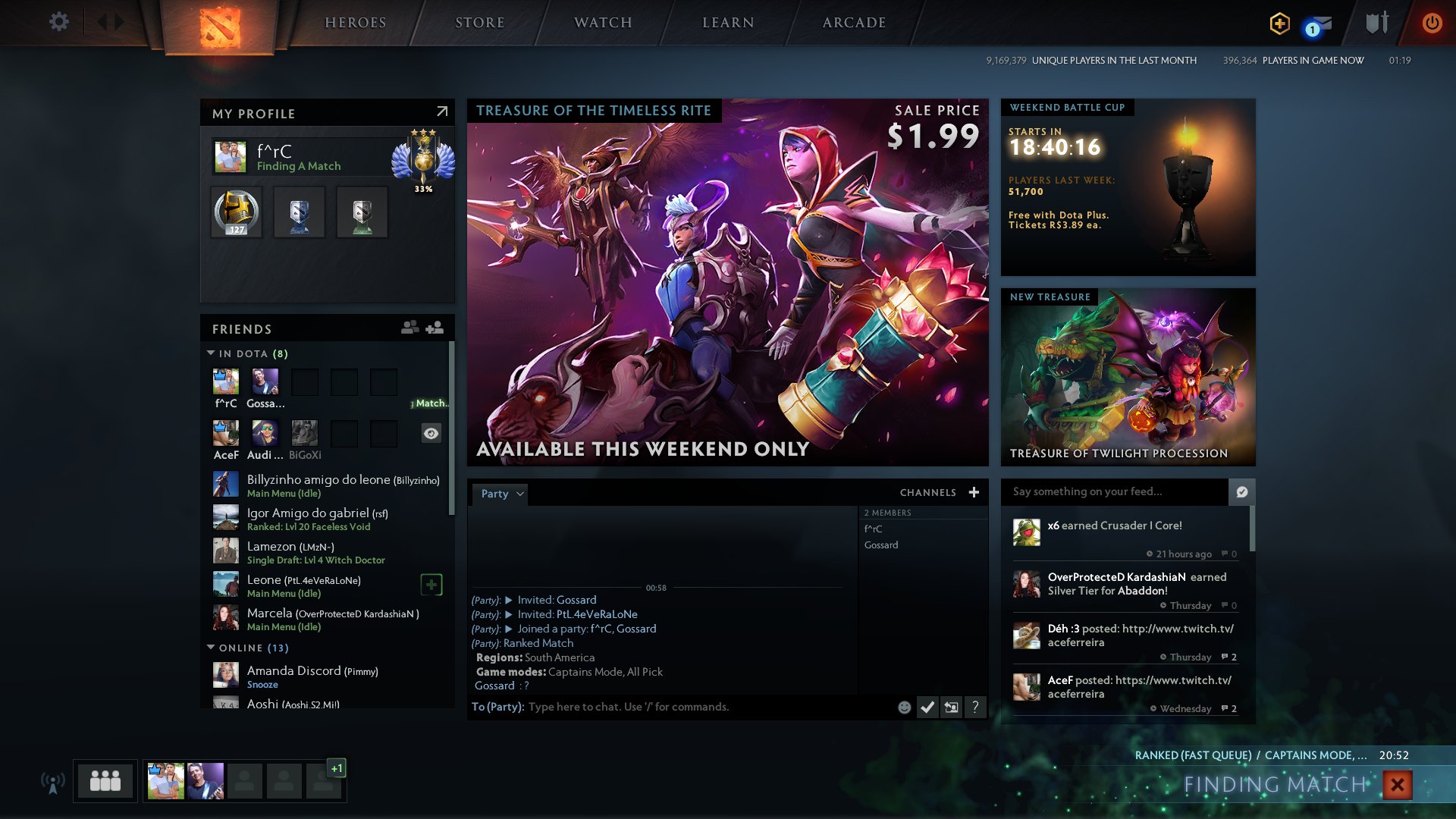Expand My Profile with the arrow icon
The width and height of the screenshot is (1456, 819).
coord(442,112)
